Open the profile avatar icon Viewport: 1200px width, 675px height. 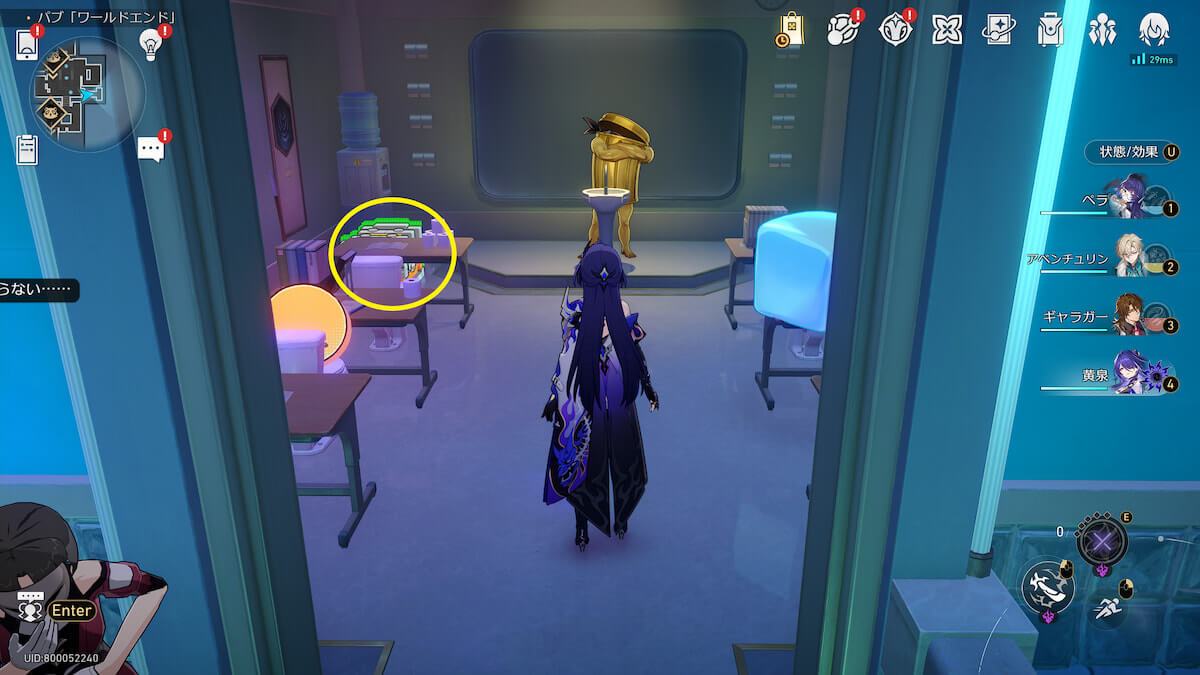coord(1155,30)
